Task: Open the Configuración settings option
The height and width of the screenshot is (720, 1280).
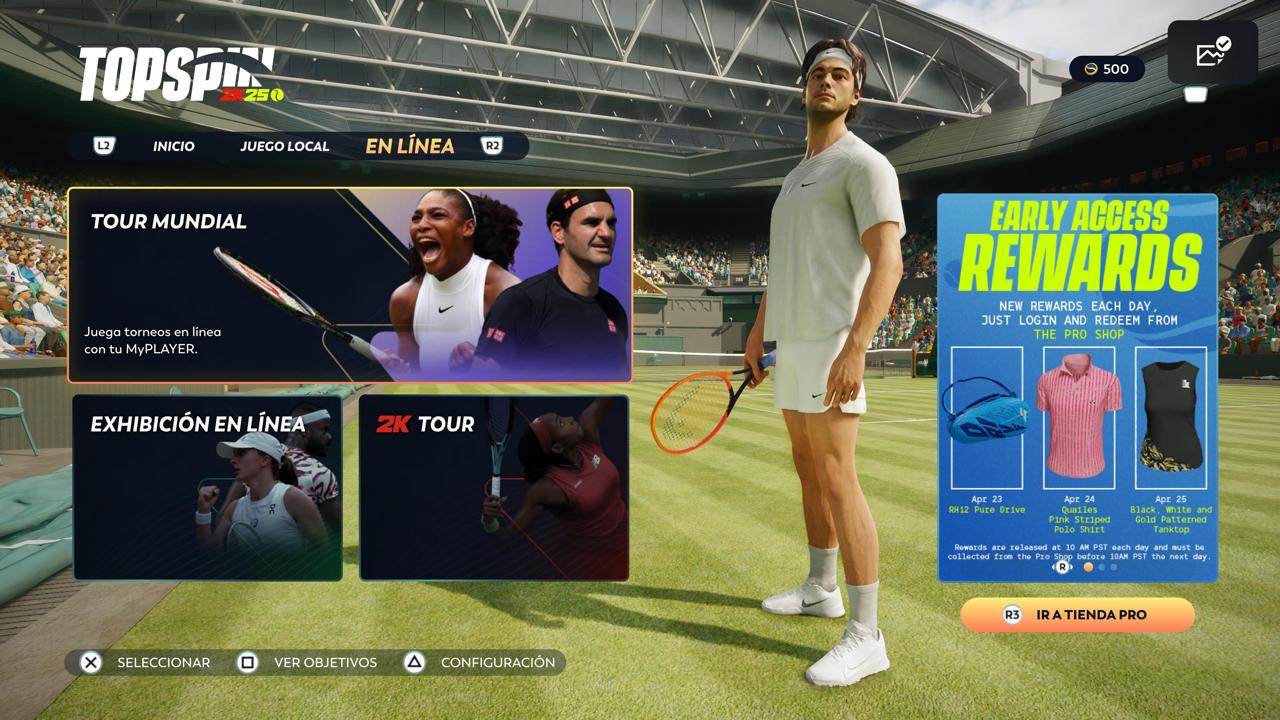Action: (480, 662)
